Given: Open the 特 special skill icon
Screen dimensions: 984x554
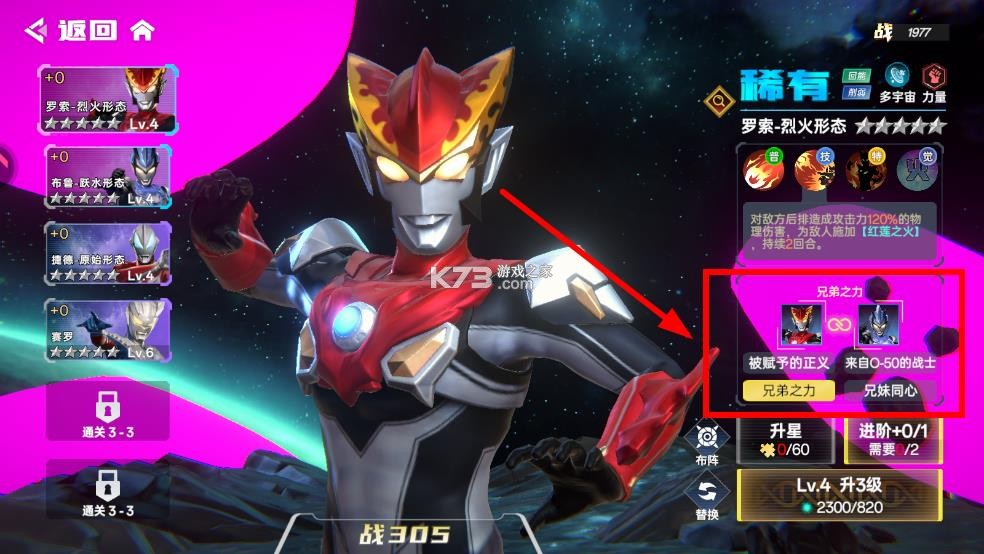Looking at the screenshot, I should pyautogui.click(x=865, y=171).
